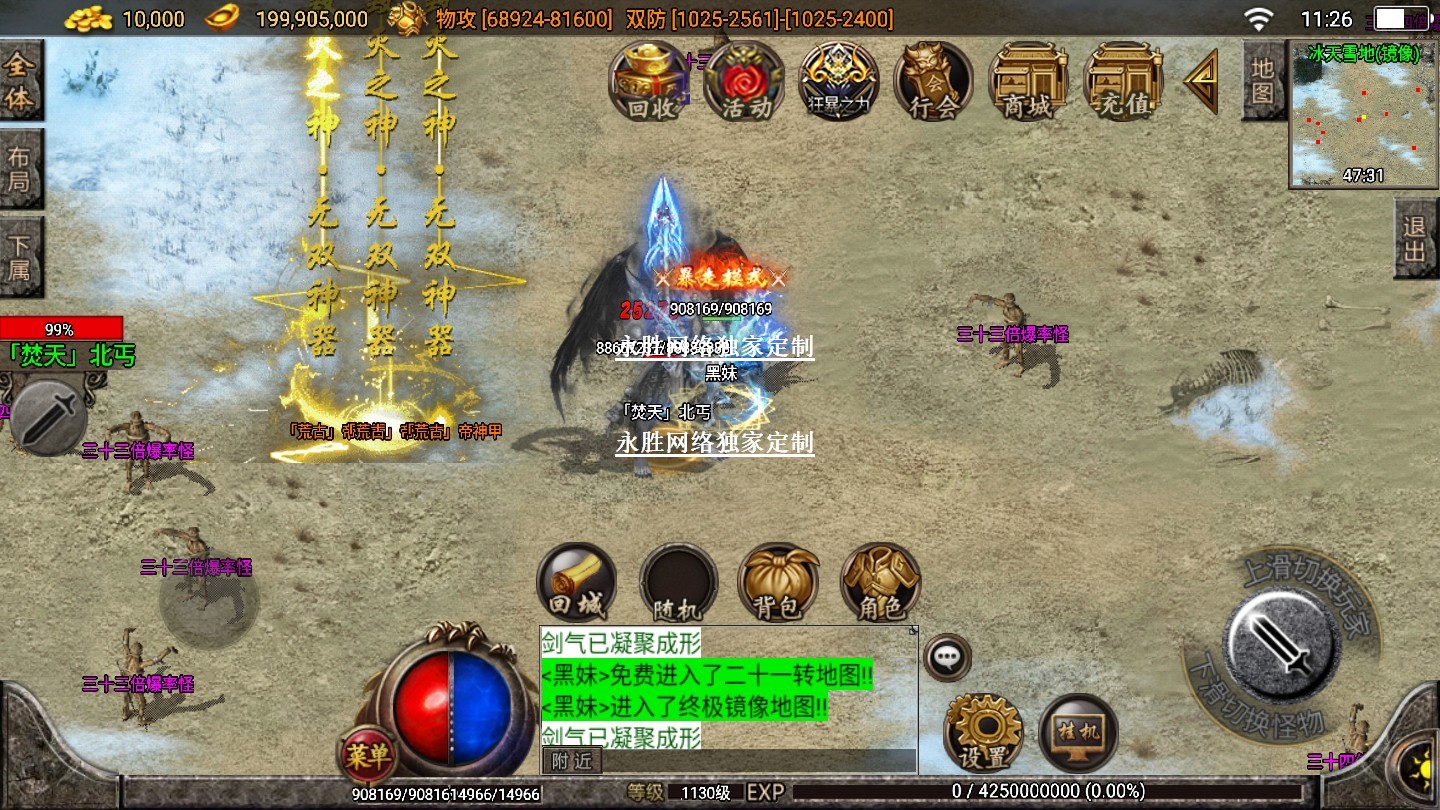Select the 布局 layout tab
1440x810 pixels.
(x=20, y=169)
